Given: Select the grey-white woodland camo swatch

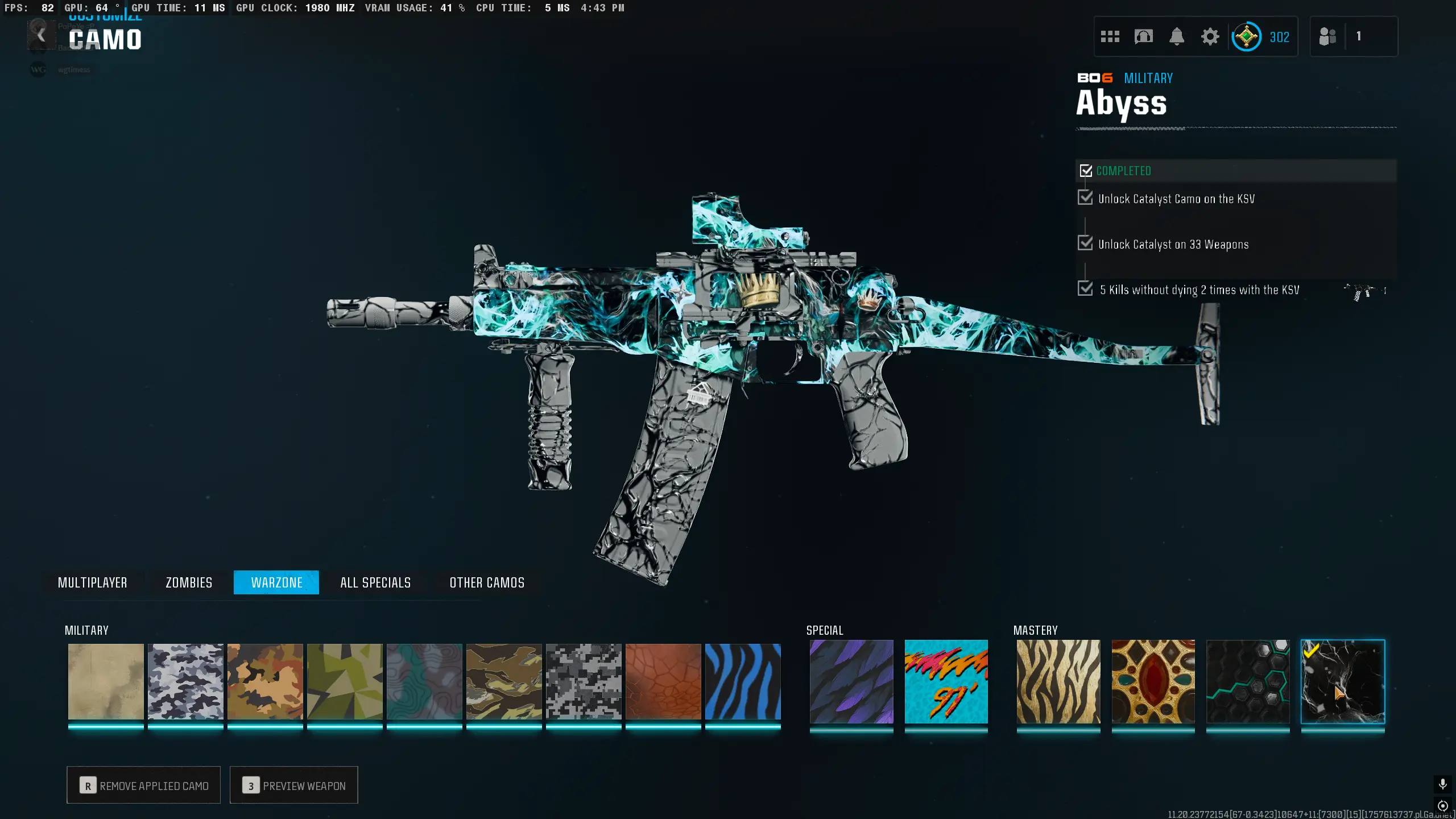Looking at the screenshot, I should [x=185, y=681].
